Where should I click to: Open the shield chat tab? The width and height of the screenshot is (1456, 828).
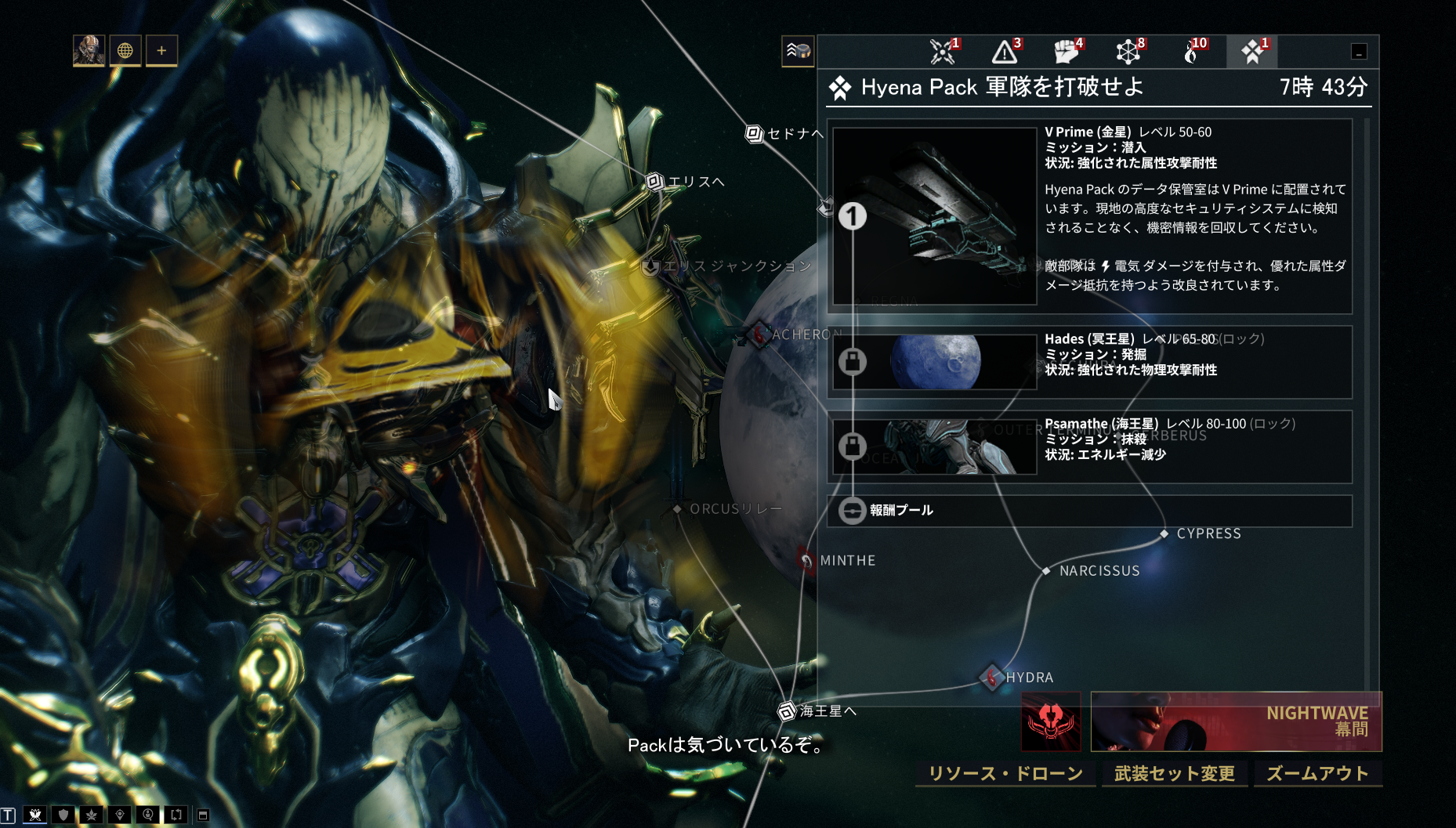(63, 815)
